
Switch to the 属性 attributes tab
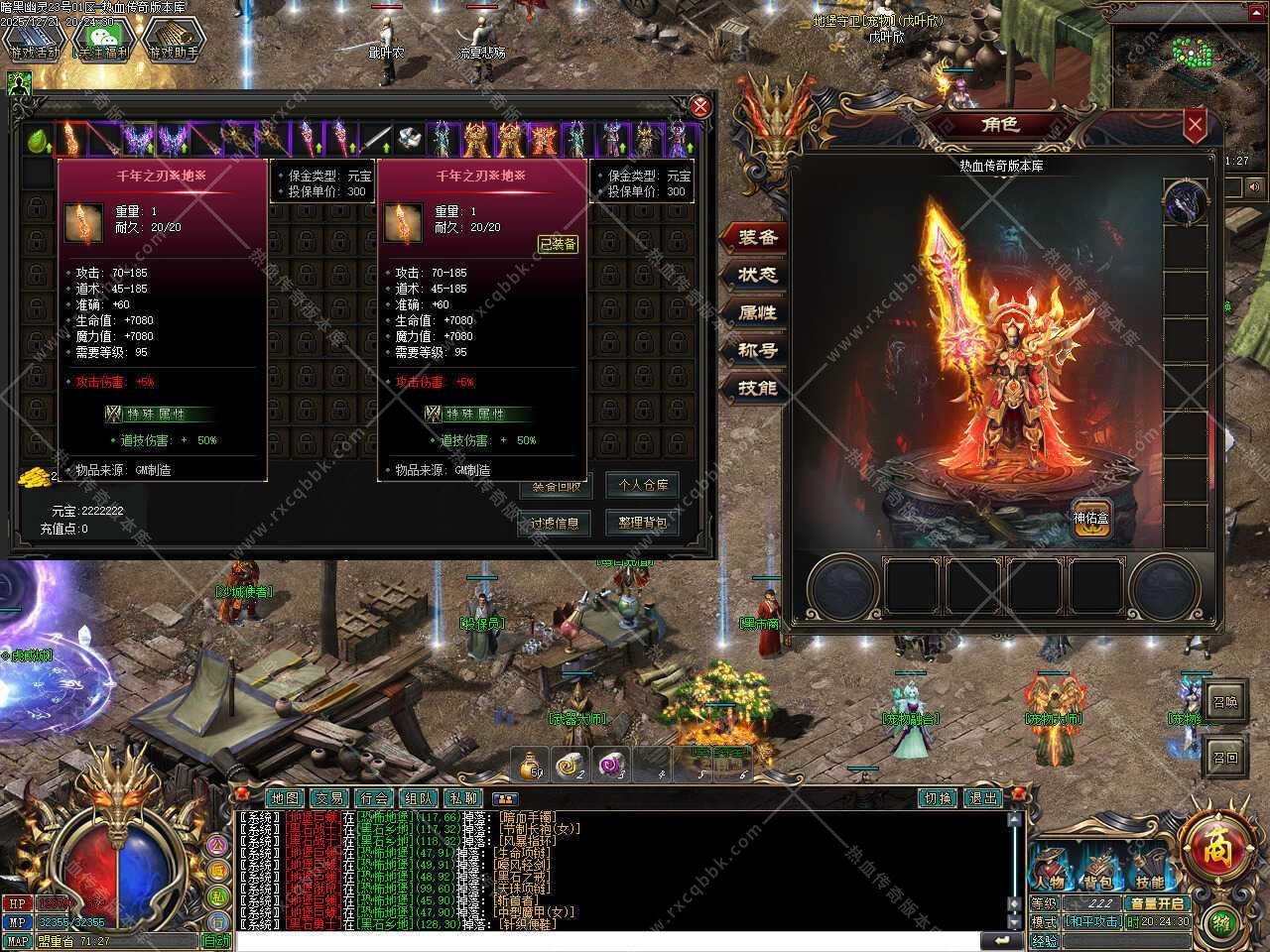758,312
